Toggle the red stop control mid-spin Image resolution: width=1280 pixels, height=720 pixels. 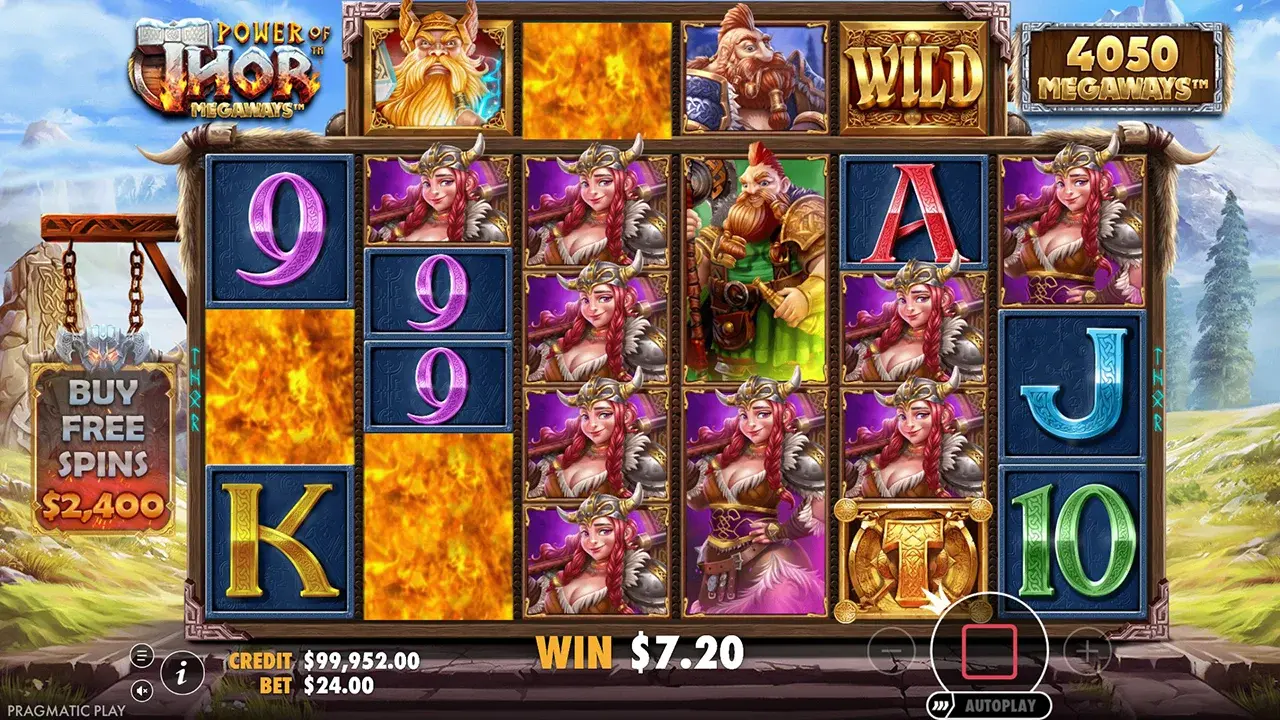(990, 649)
